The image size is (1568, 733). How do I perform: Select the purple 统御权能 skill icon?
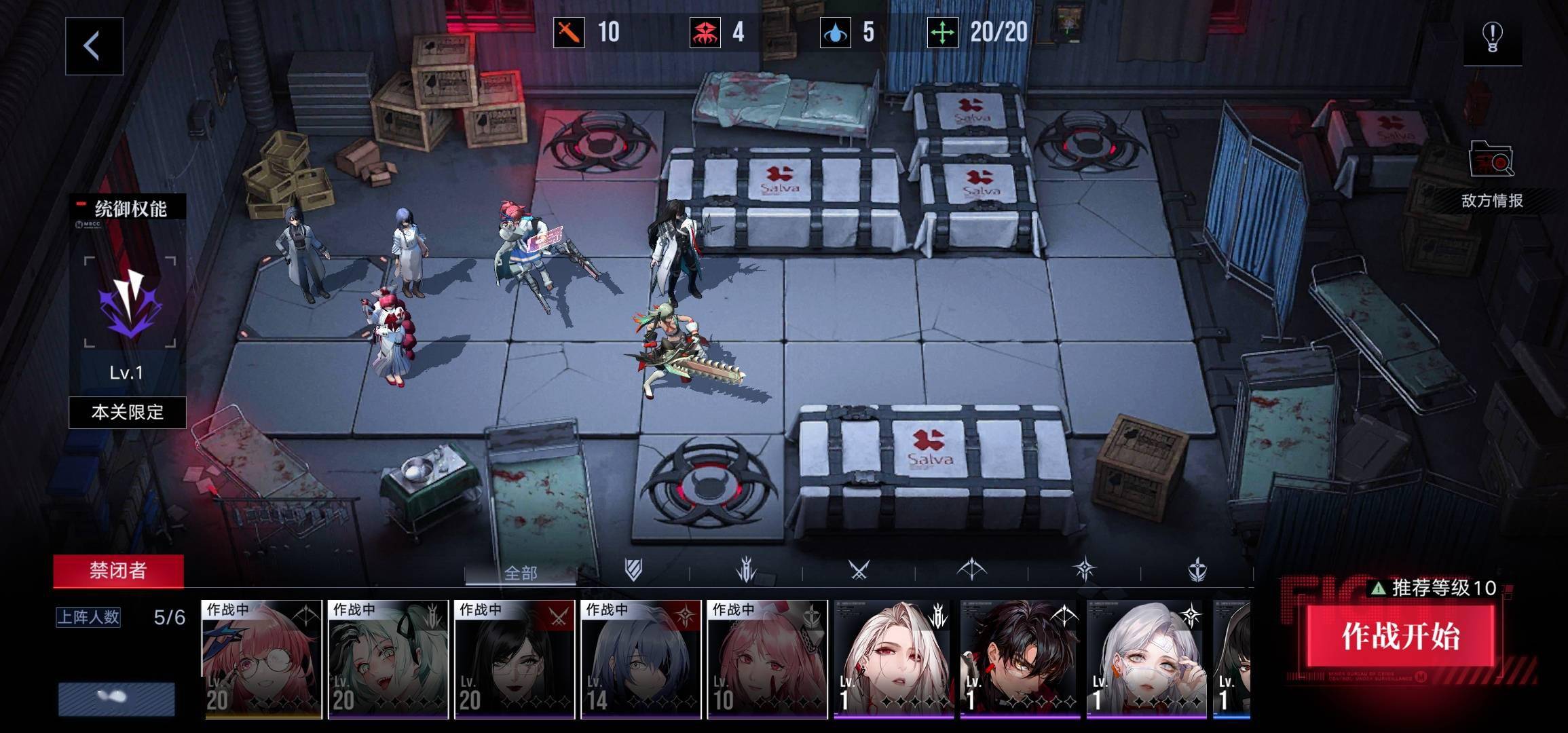click(x=130, y=302)
